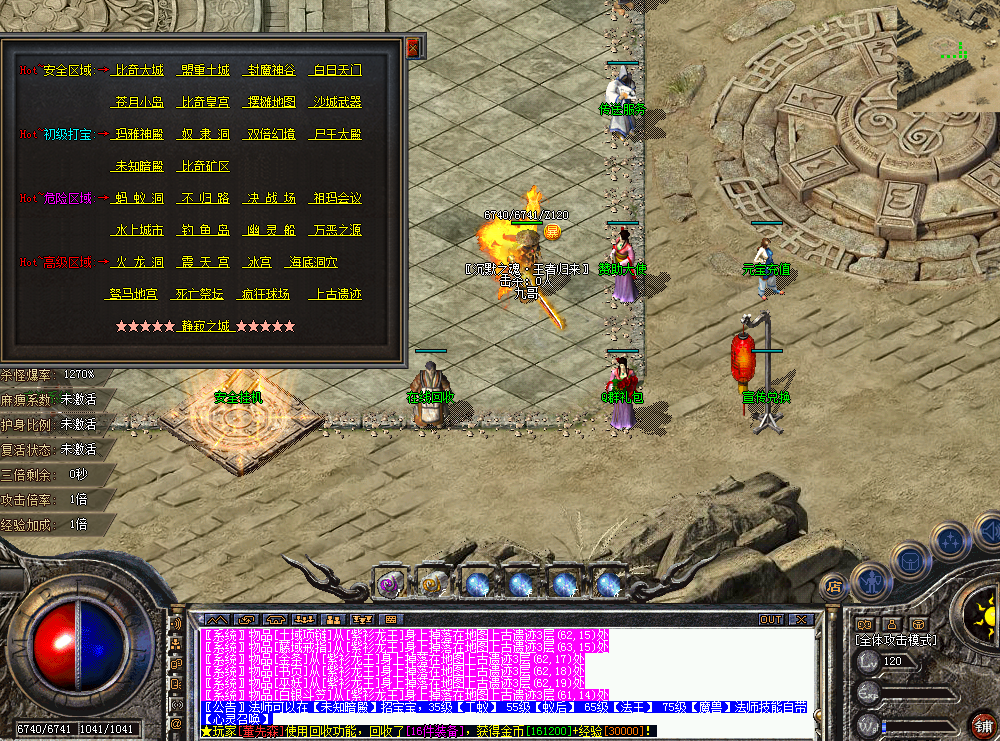Screen dimensions: 1000x741
Task: Choose 幽灵船 destination
Action: [271, 230]
